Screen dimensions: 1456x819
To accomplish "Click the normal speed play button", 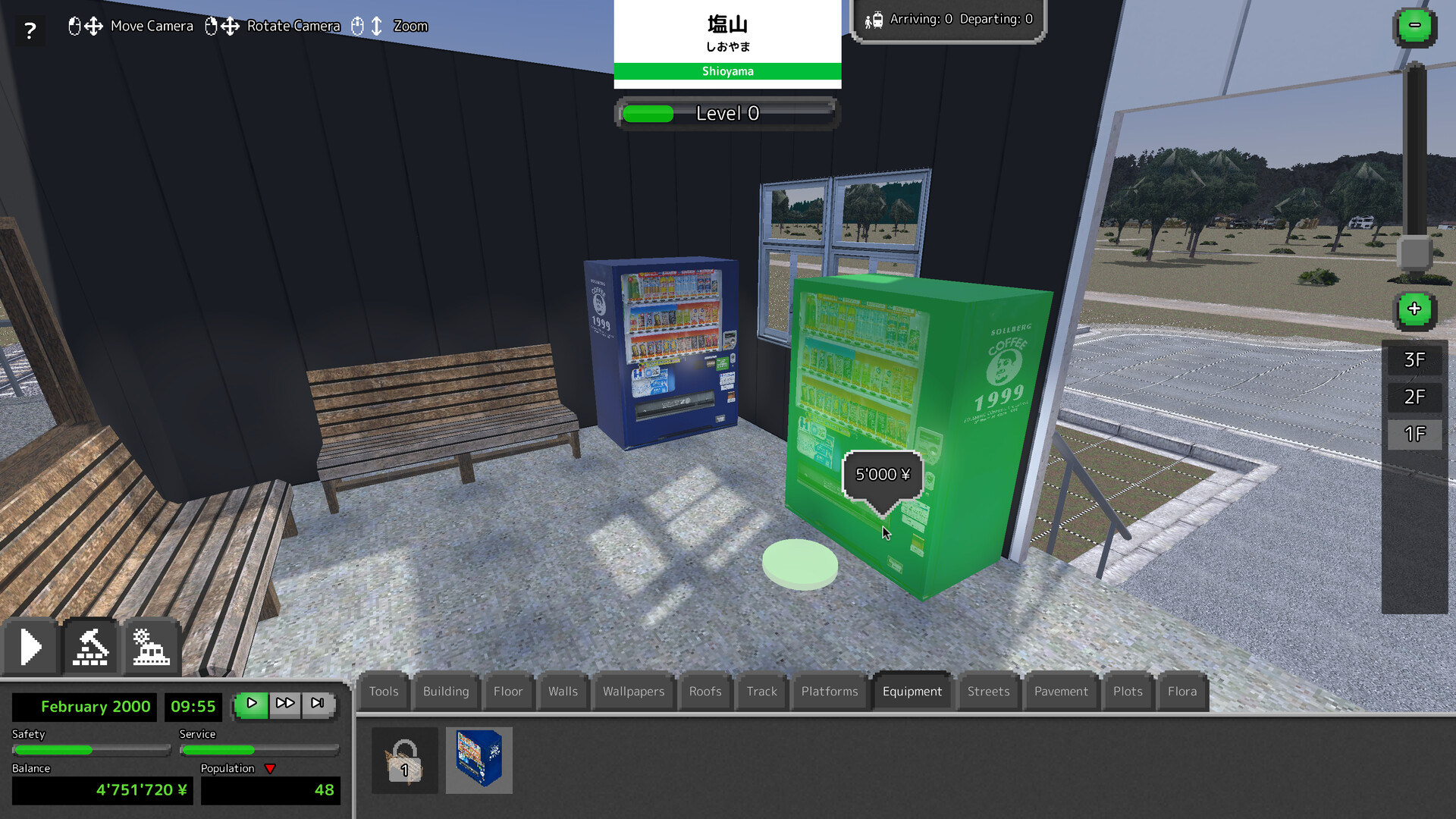I will tap(252, 704).
